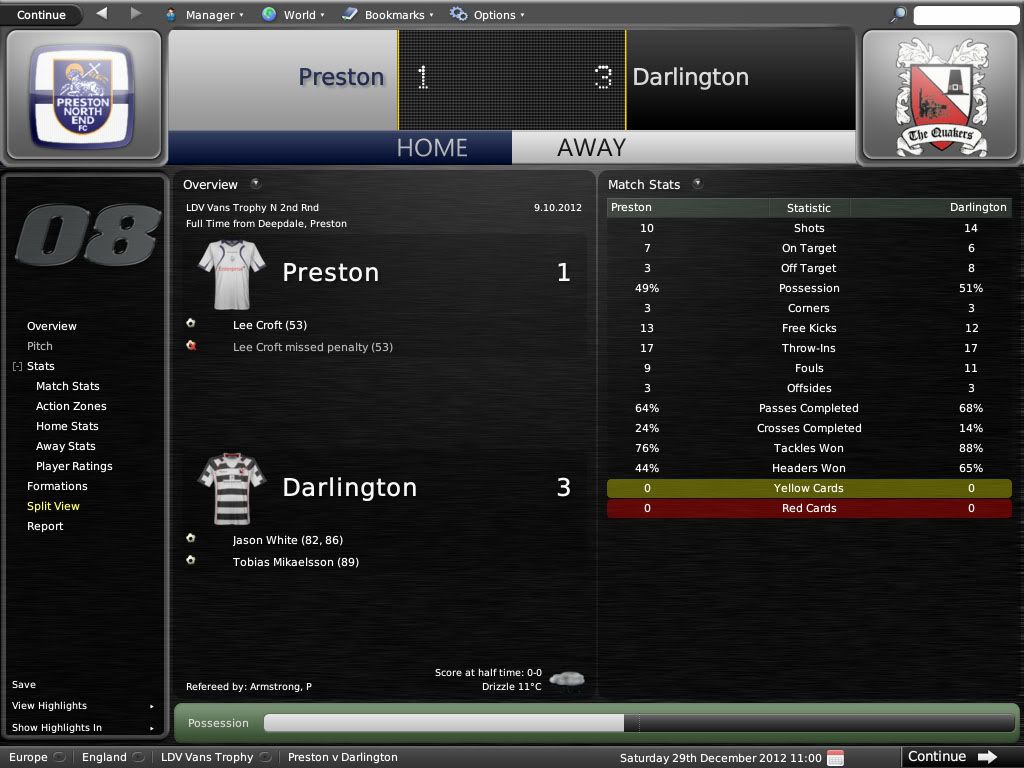1024x768 pixels.
Task: Open the calendar icon beside the date
Action: coord(835,757)
